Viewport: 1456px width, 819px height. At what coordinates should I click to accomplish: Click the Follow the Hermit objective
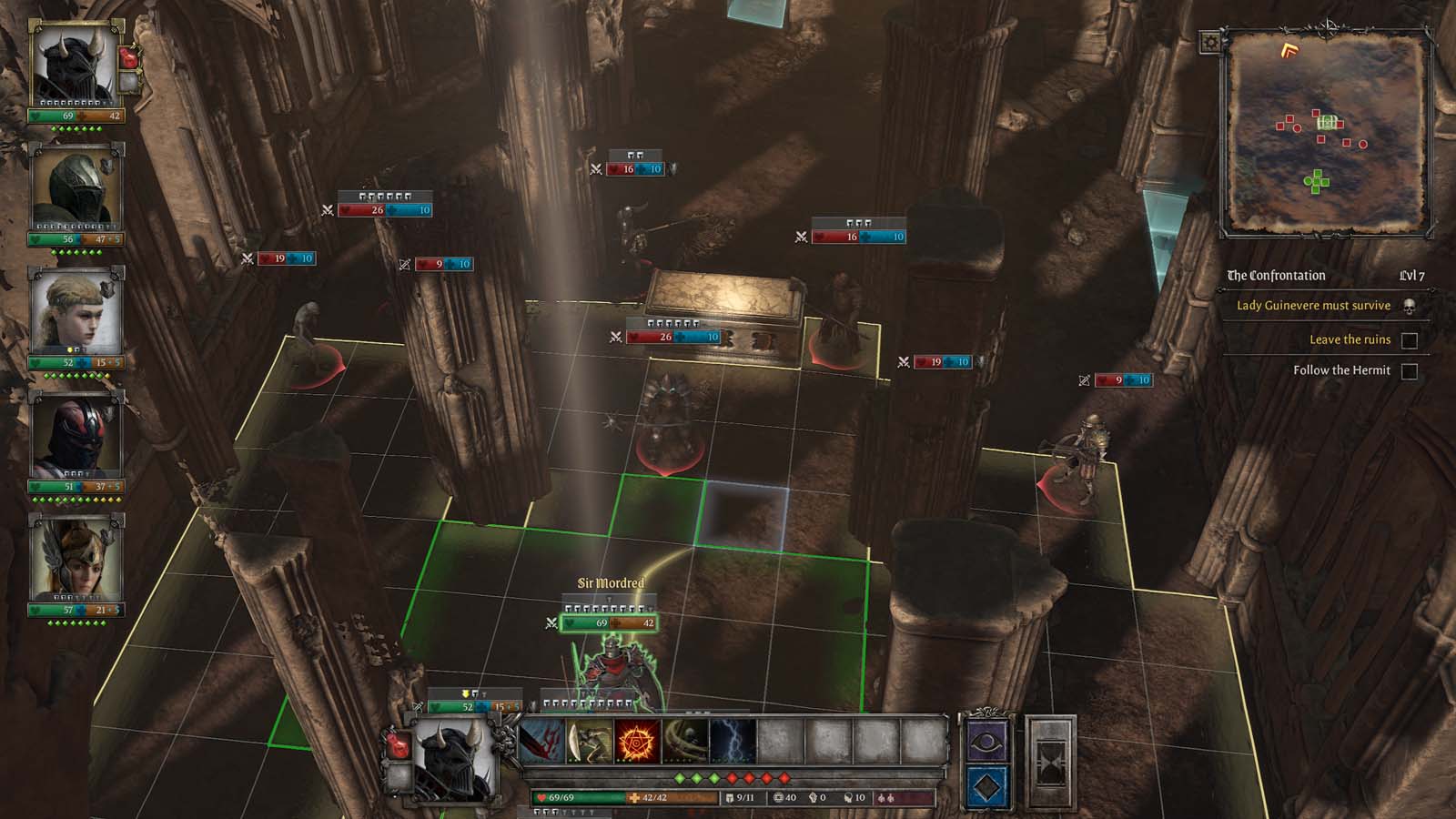[1341, 370]
